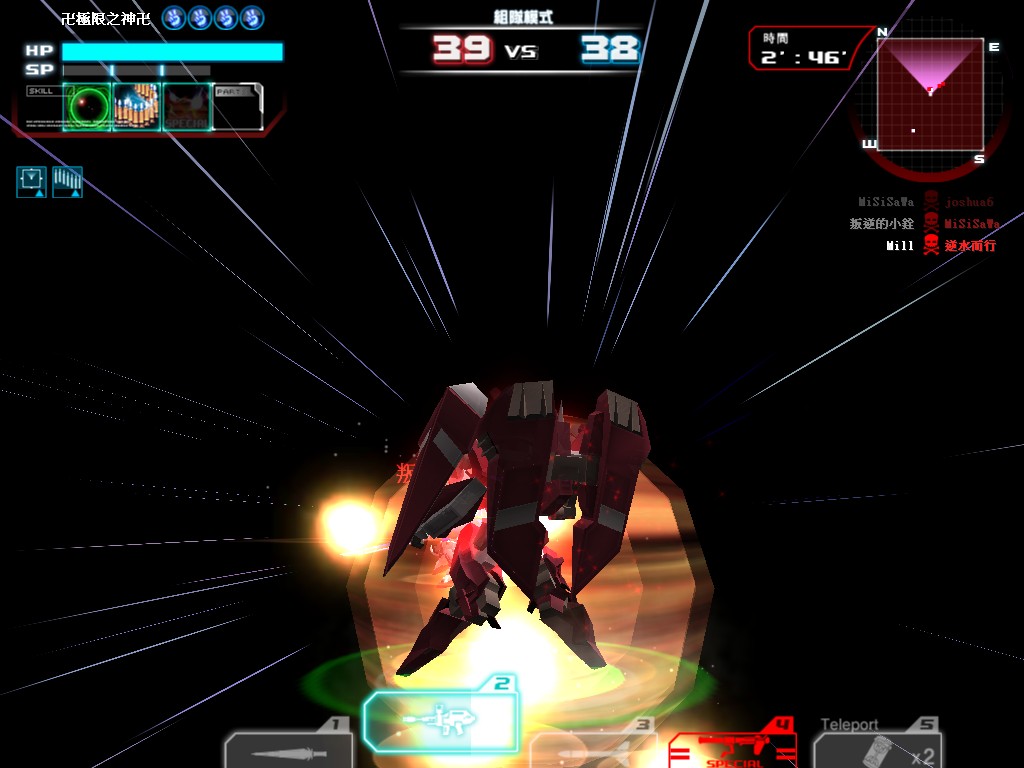
Task: Click the radar minimap
Action: (x=930, y=93)
